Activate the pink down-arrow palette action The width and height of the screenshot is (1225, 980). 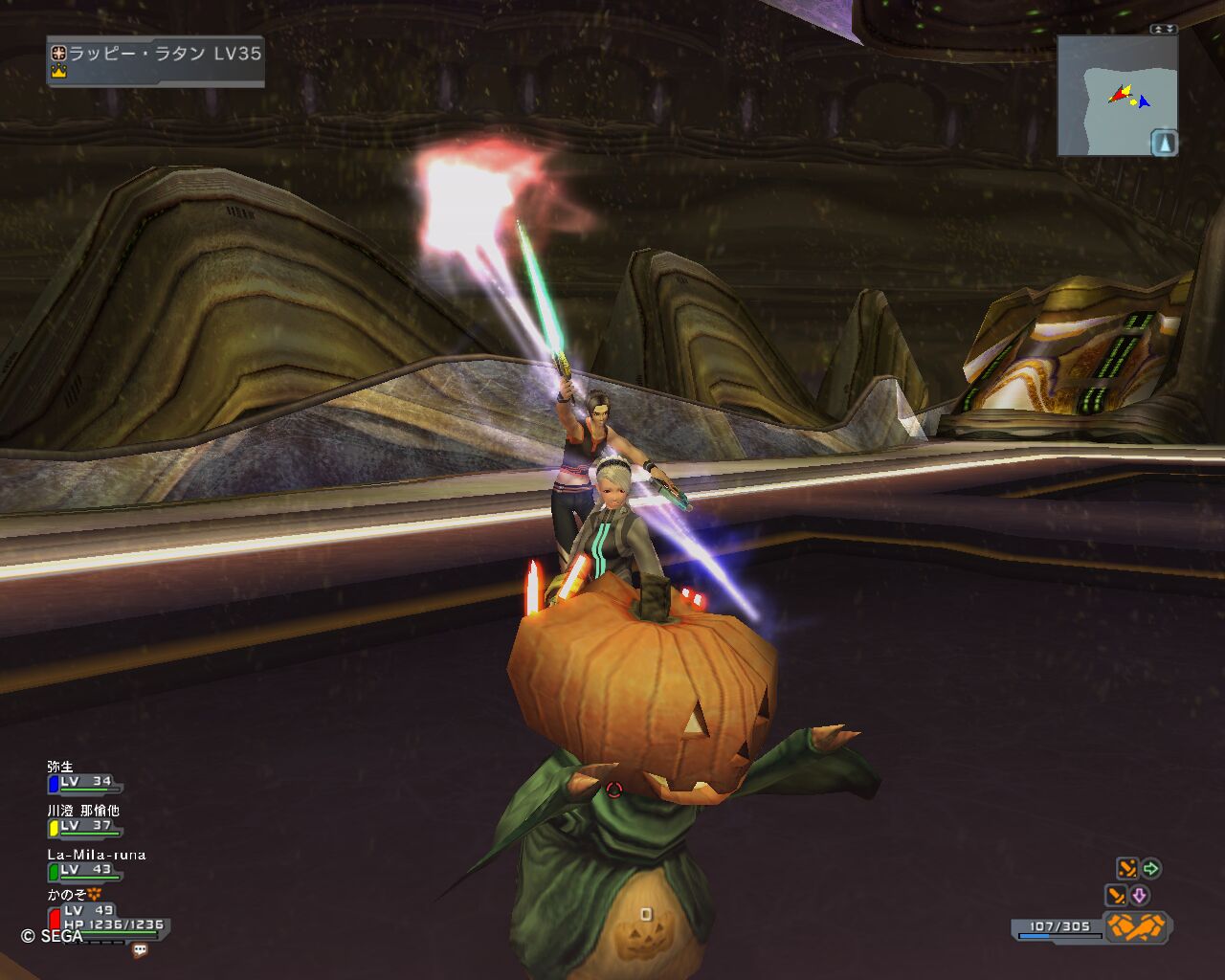(1139, 896)
